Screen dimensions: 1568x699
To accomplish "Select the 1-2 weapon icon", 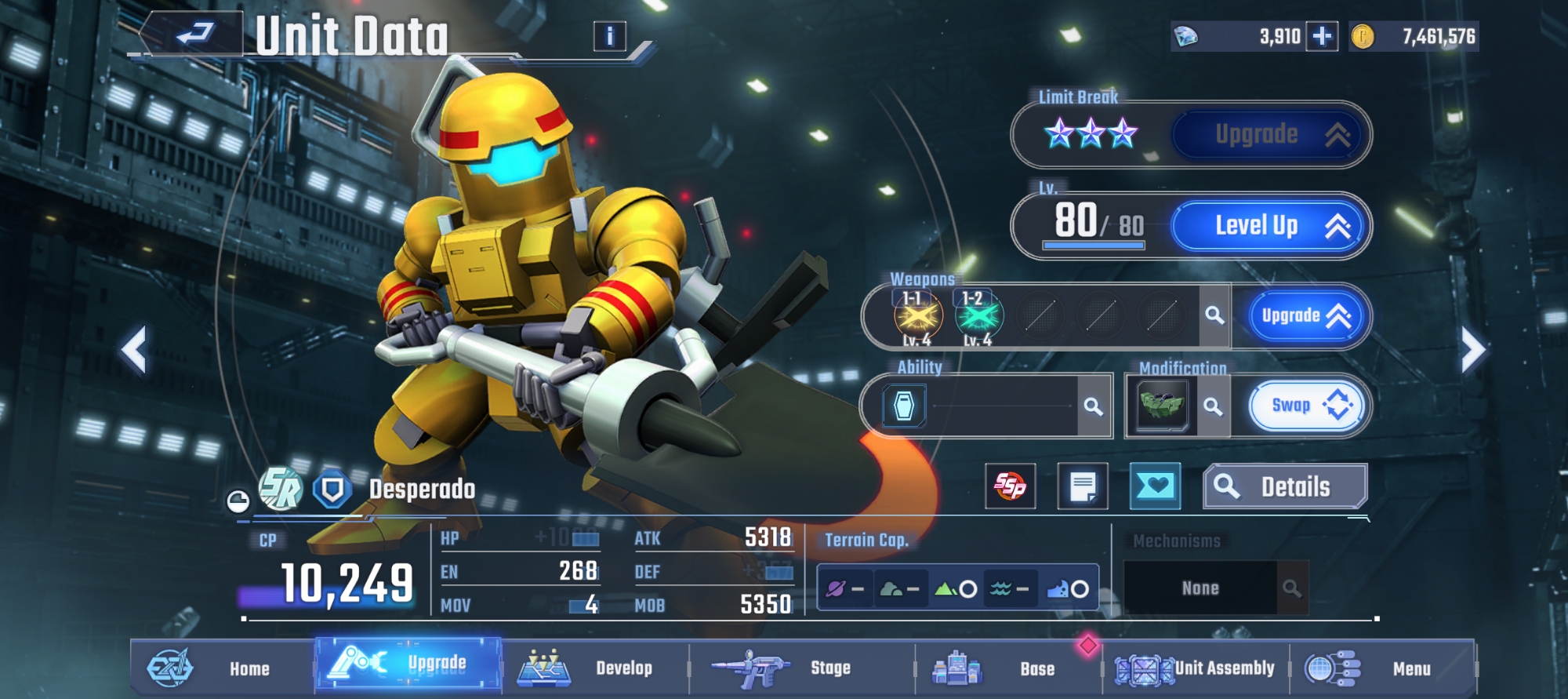I will coord(978,317).
